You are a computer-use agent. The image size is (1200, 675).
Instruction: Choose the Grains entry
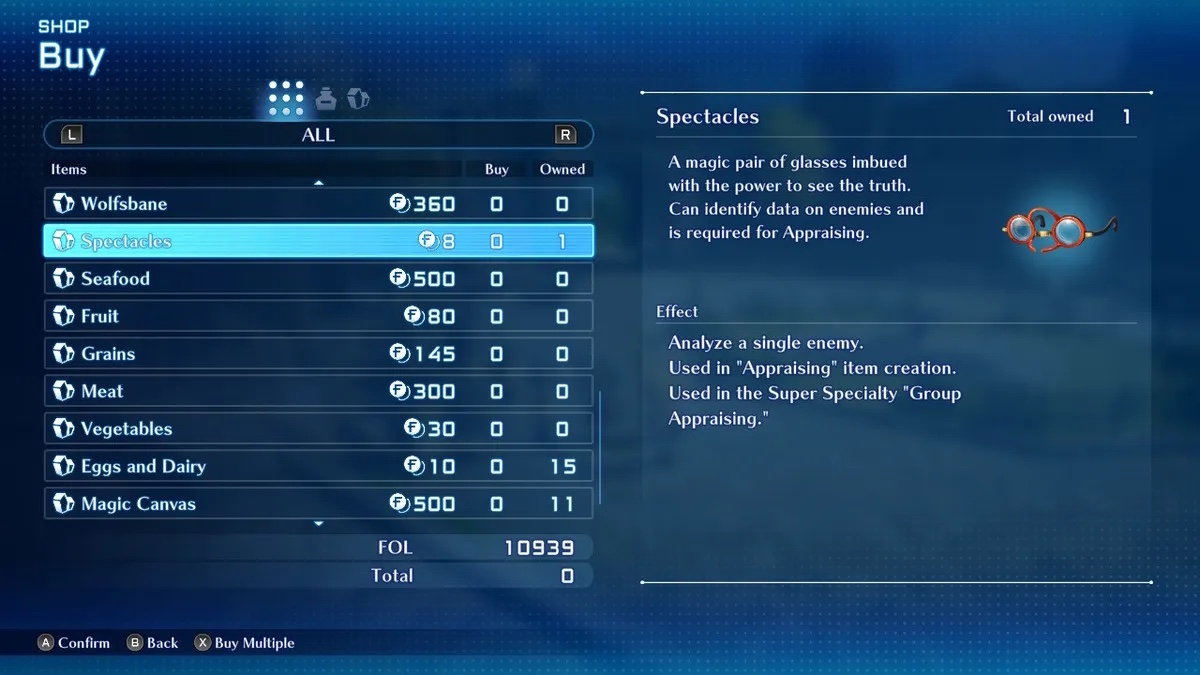pyautogui.click(x=318, y=354)
